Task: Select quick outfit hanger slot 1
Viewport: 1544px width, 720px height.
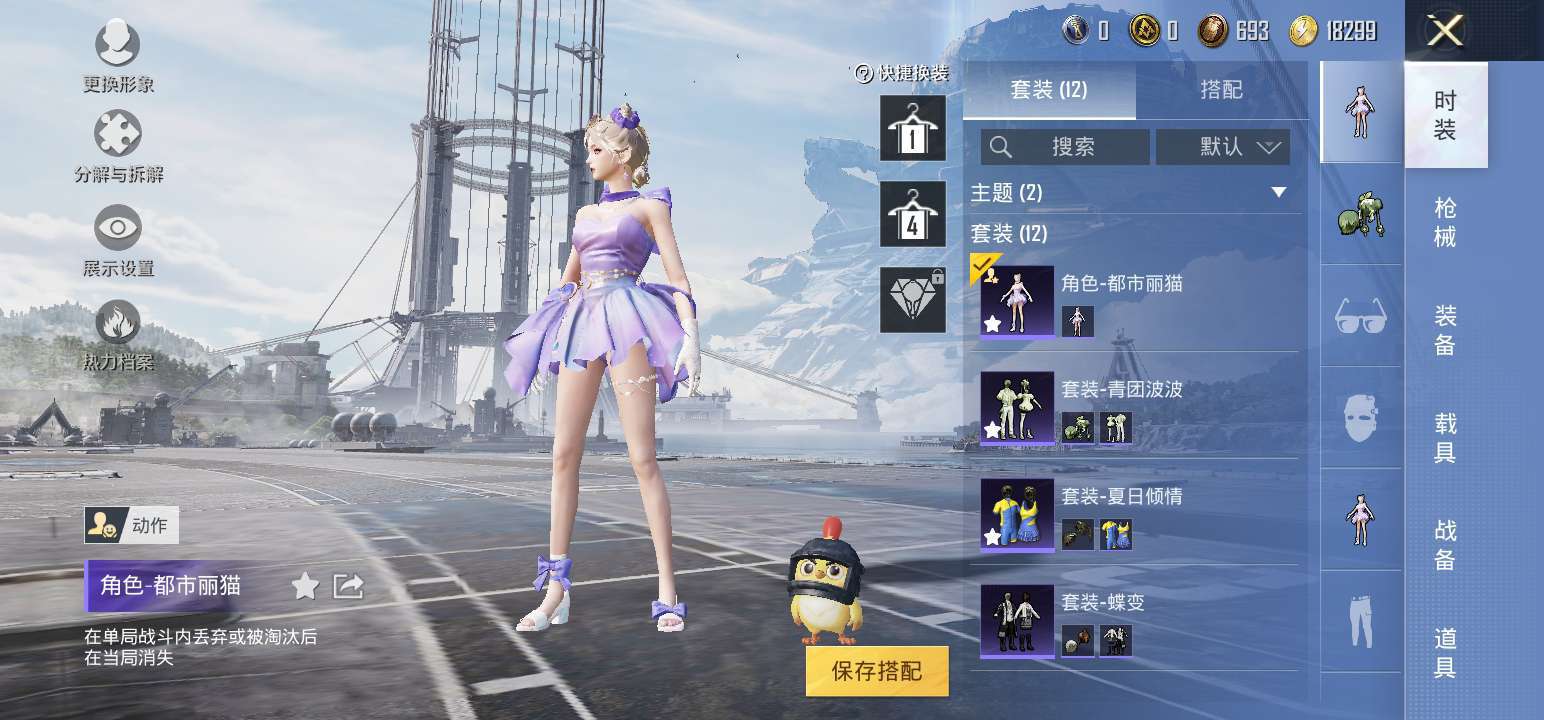Action: tap(912, 129)
